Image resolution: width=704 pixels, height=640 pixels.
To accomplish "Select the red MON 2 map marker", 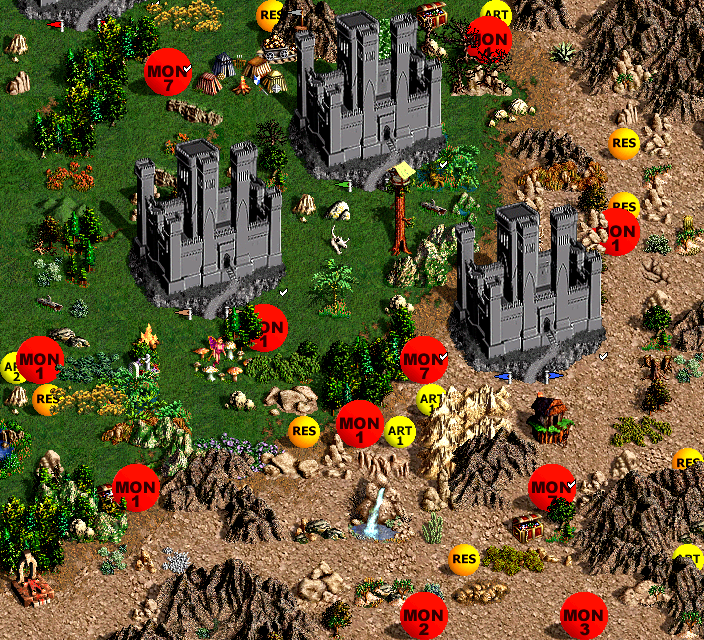I will click(423, 618).
